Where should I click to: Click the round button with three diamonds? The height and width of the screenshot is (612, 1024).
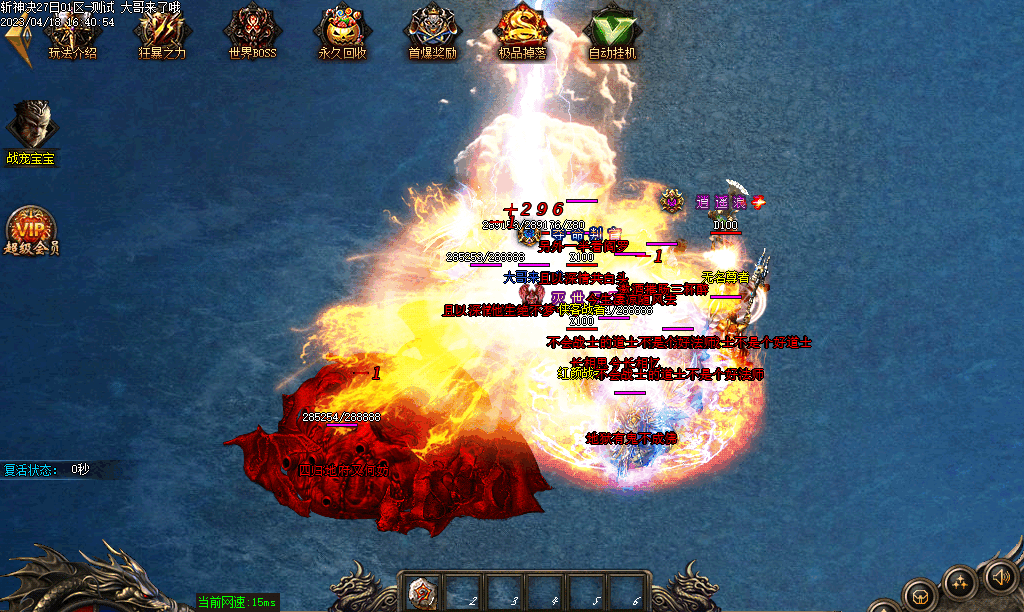click(959, 582)
